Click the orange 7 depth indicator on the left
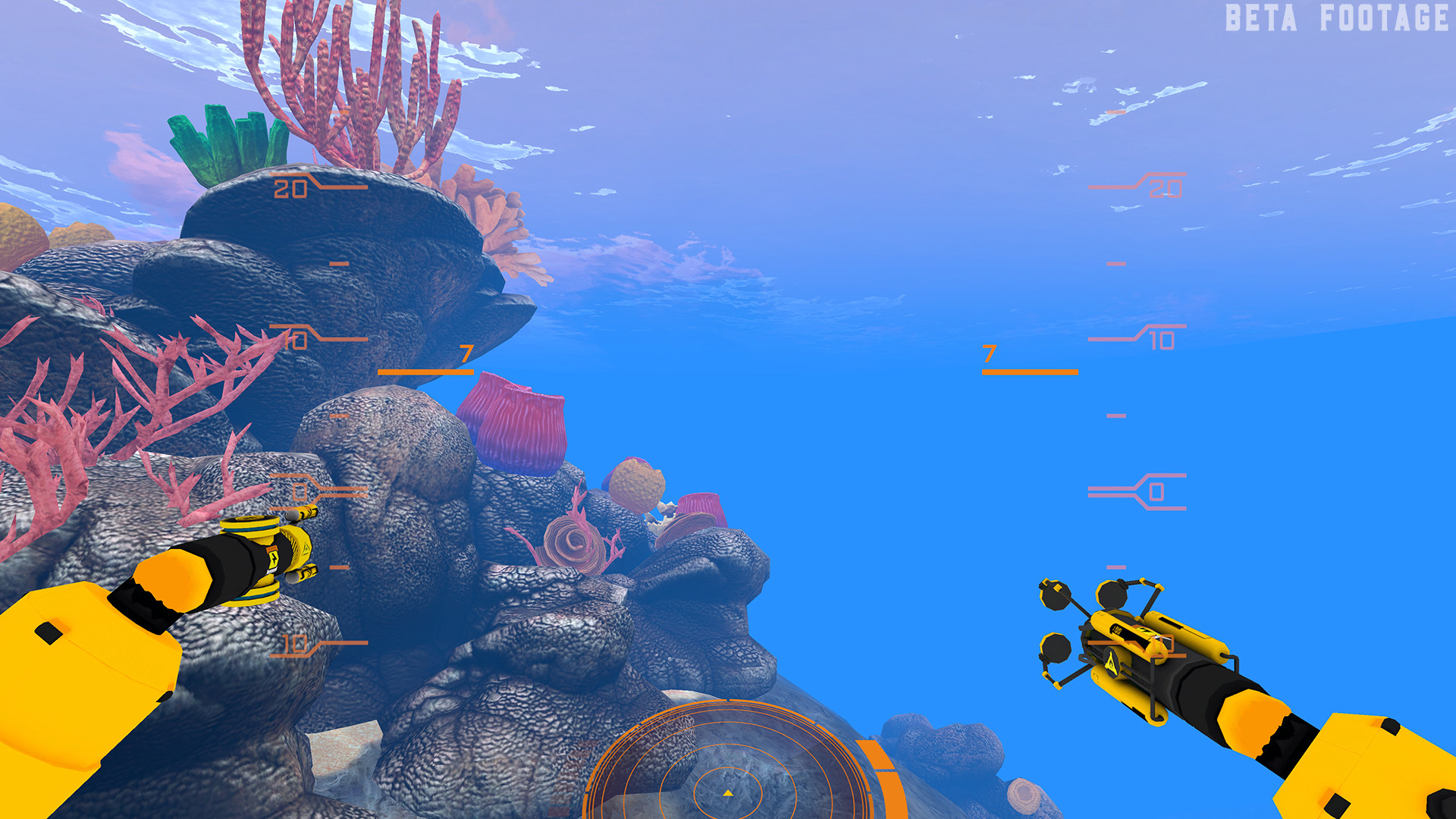Viewport: 1456px width, 819px height. click(465, 353)
